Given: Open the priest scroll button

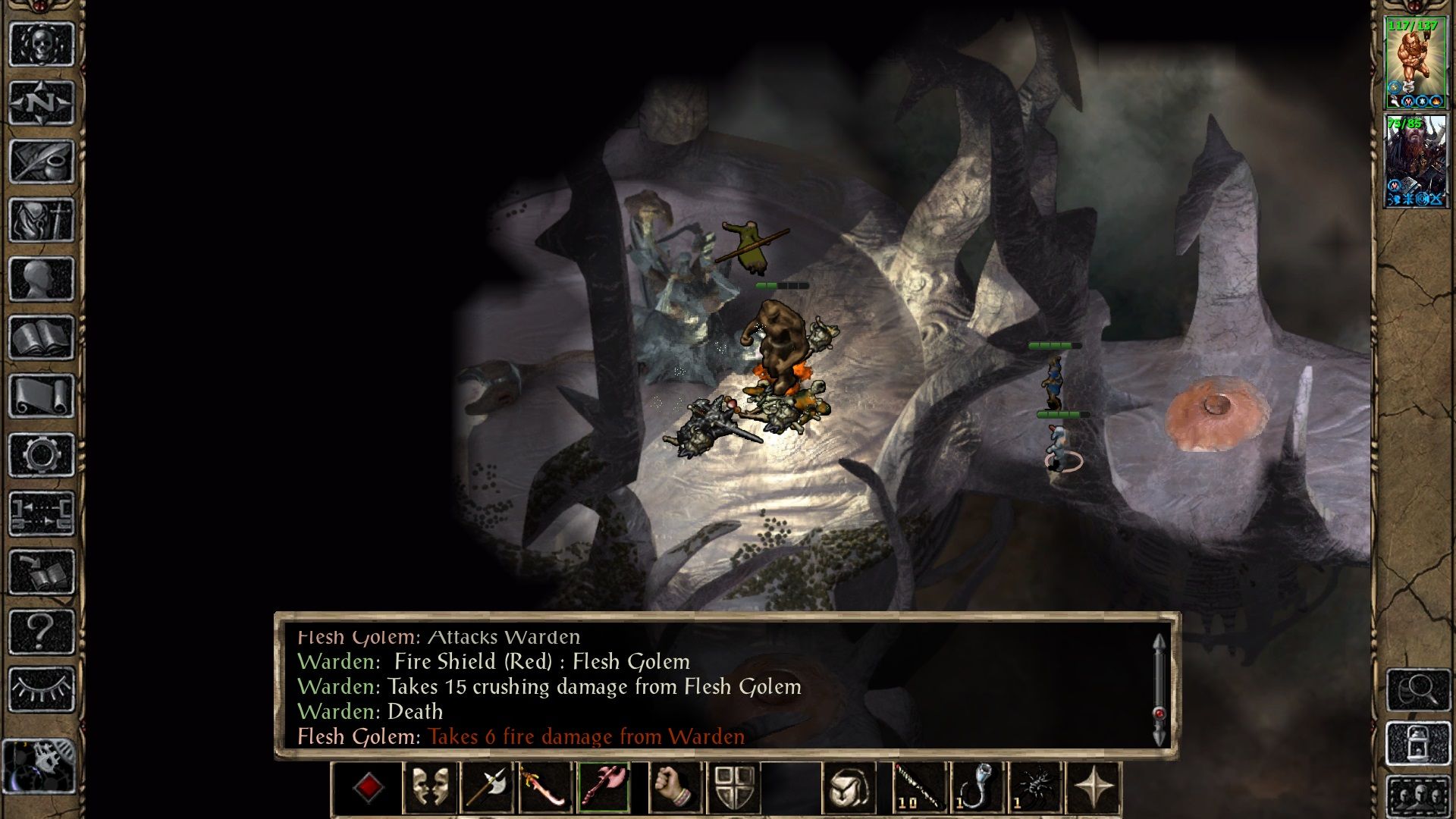Looking at the screenshot, I should pyautogui.click(x=42, y=396).
